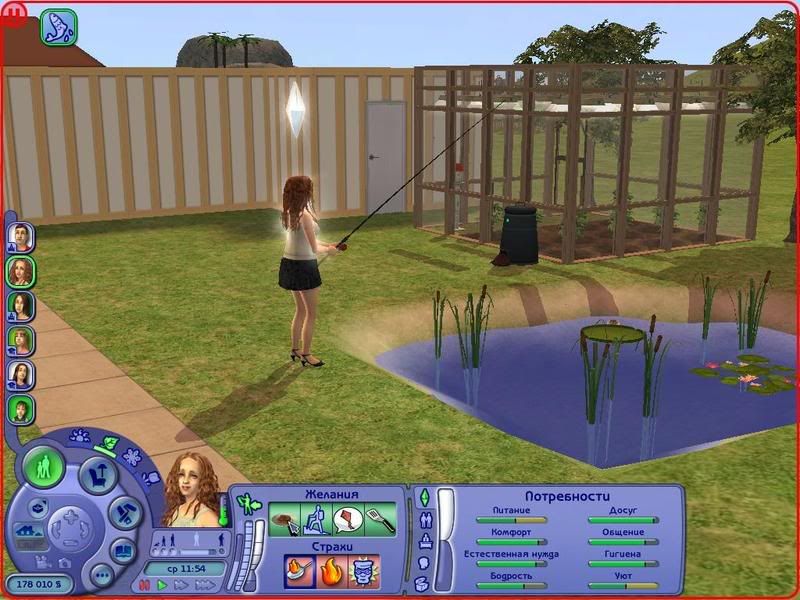This screenshot has height=600, width=800.
Task: Select the fire fear icon
Action: (x=330, y=573)
